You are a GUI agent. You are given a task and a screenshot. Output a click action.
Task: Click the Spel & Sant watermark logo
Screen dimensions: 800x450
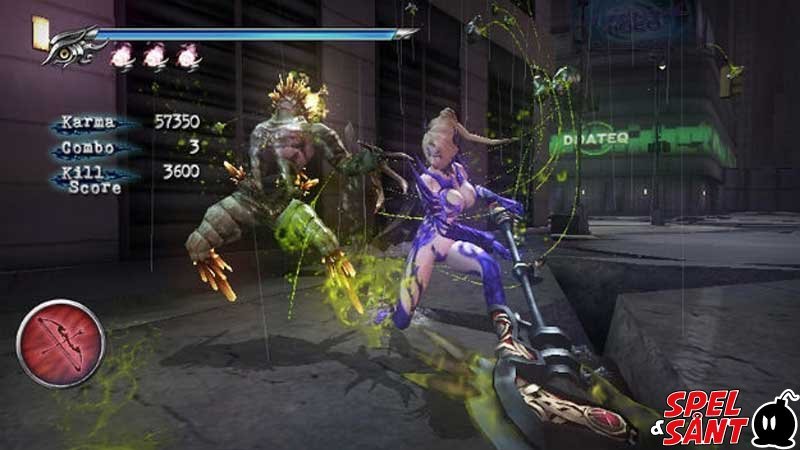tap(729, 419)
